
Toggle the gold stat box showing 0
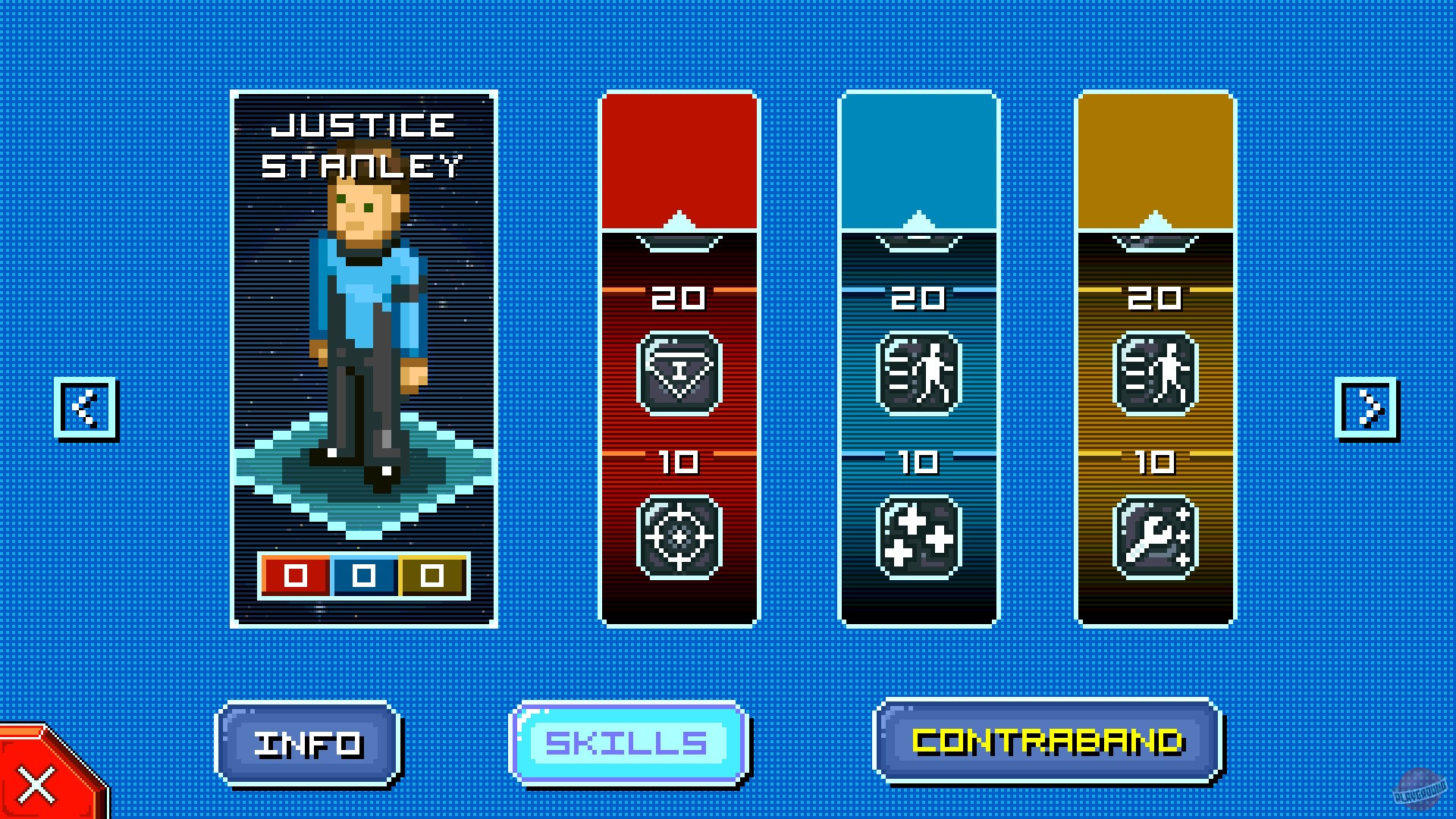click(x=432, y=576)
